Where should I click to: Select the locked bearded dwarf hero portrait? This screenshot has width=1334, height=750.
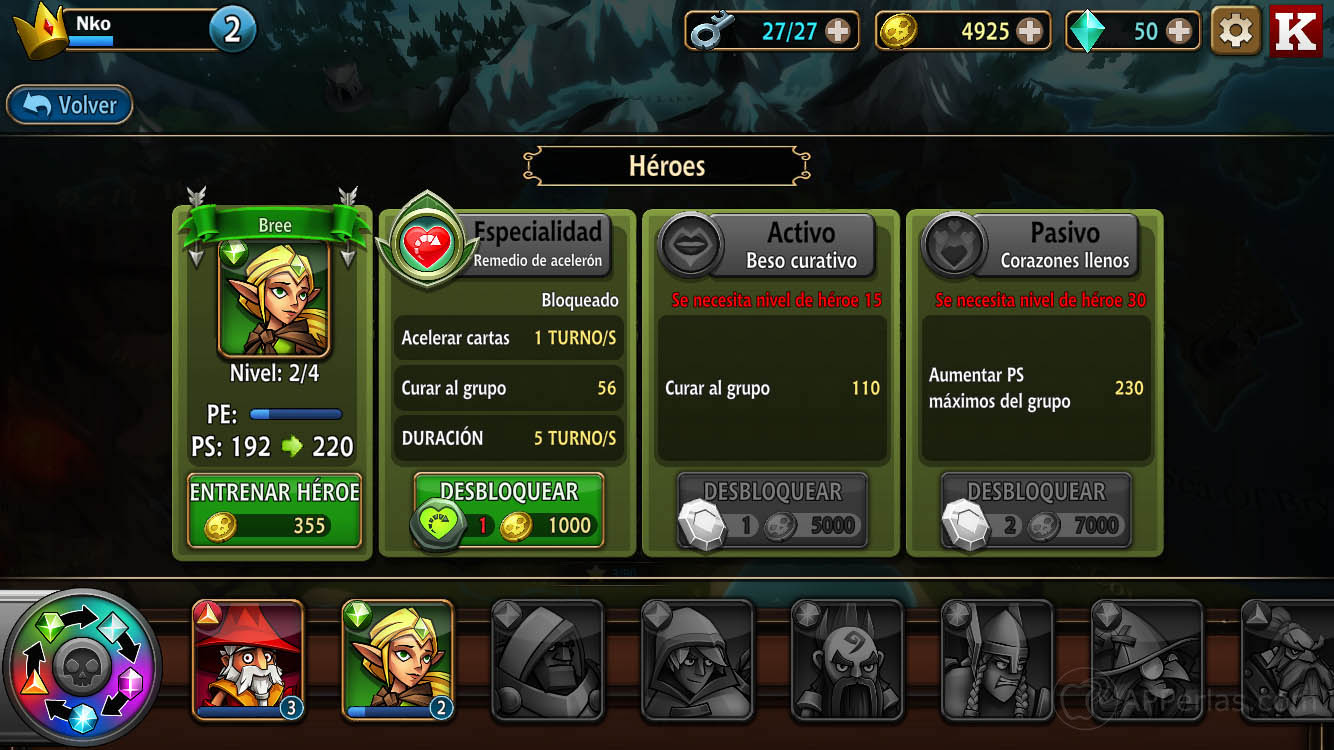pos(847,658)
